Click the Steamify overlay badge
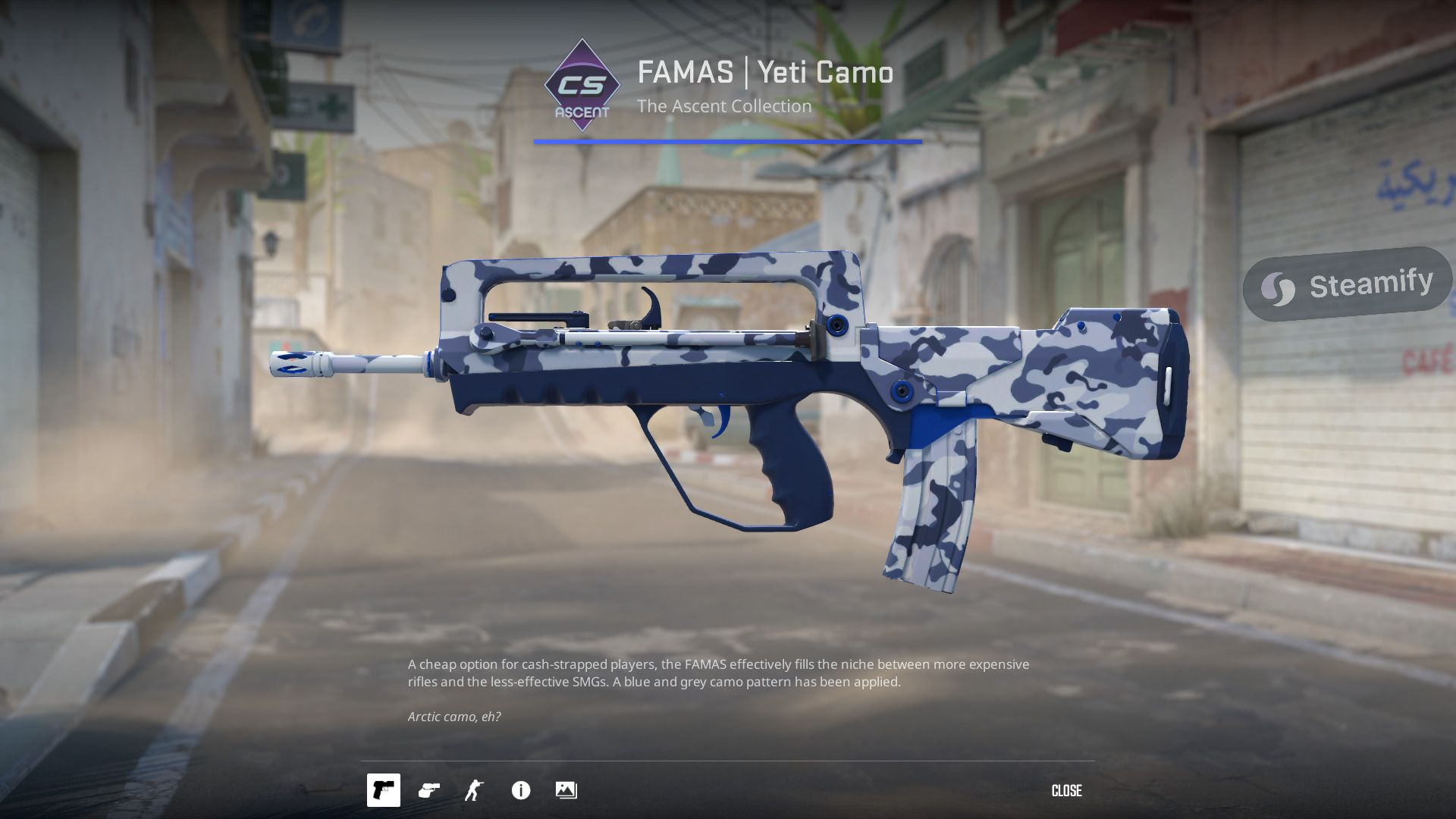The image size is (1456, 819). [1347, 285]
